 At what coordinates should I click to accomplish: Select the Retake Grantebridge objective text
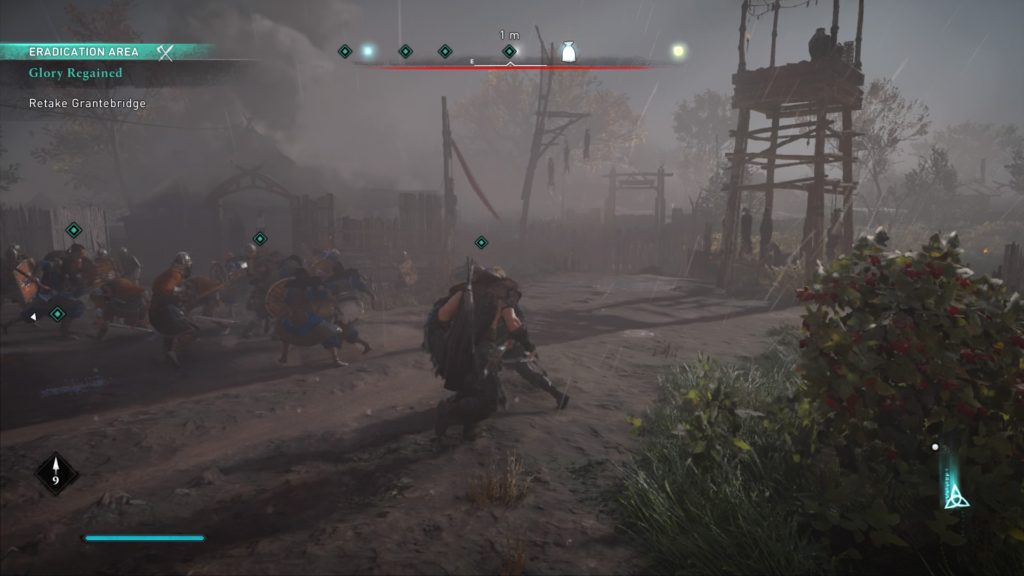coord(88,103)
